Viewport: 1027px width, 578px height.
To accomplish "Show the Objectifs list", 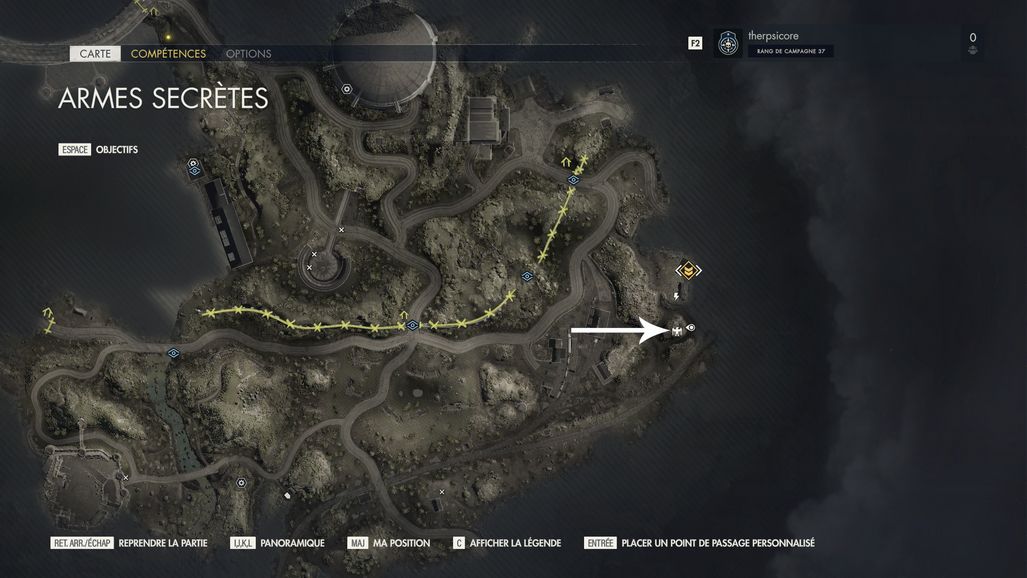I will (x=116, y=150).
